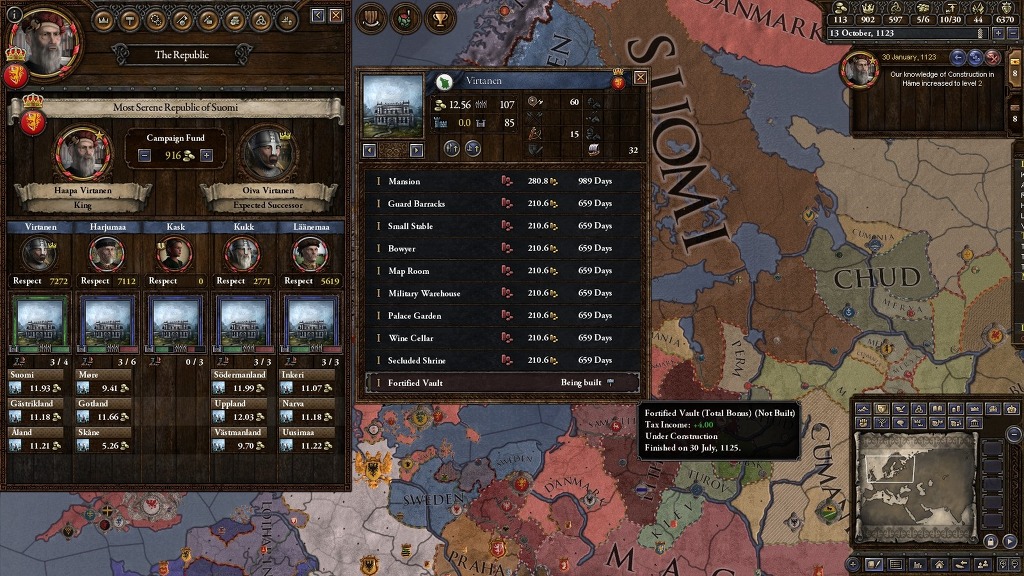Select the Harjumaa family patrician portrait
The width and height of the screenshot is (1024, 576).
click(x=106, y=254)
